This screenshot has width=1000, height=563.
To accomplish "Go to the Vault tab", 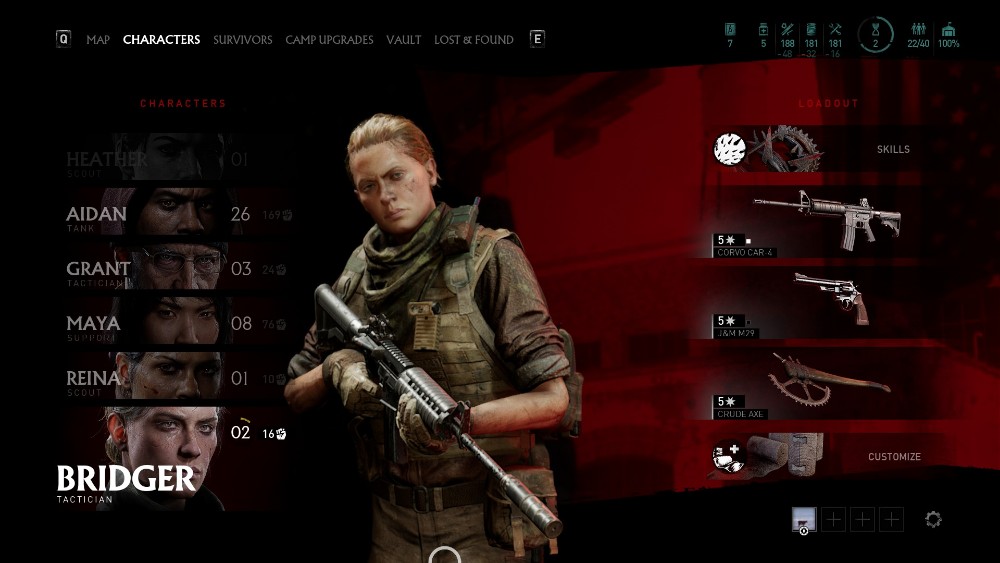I will 404,40.
